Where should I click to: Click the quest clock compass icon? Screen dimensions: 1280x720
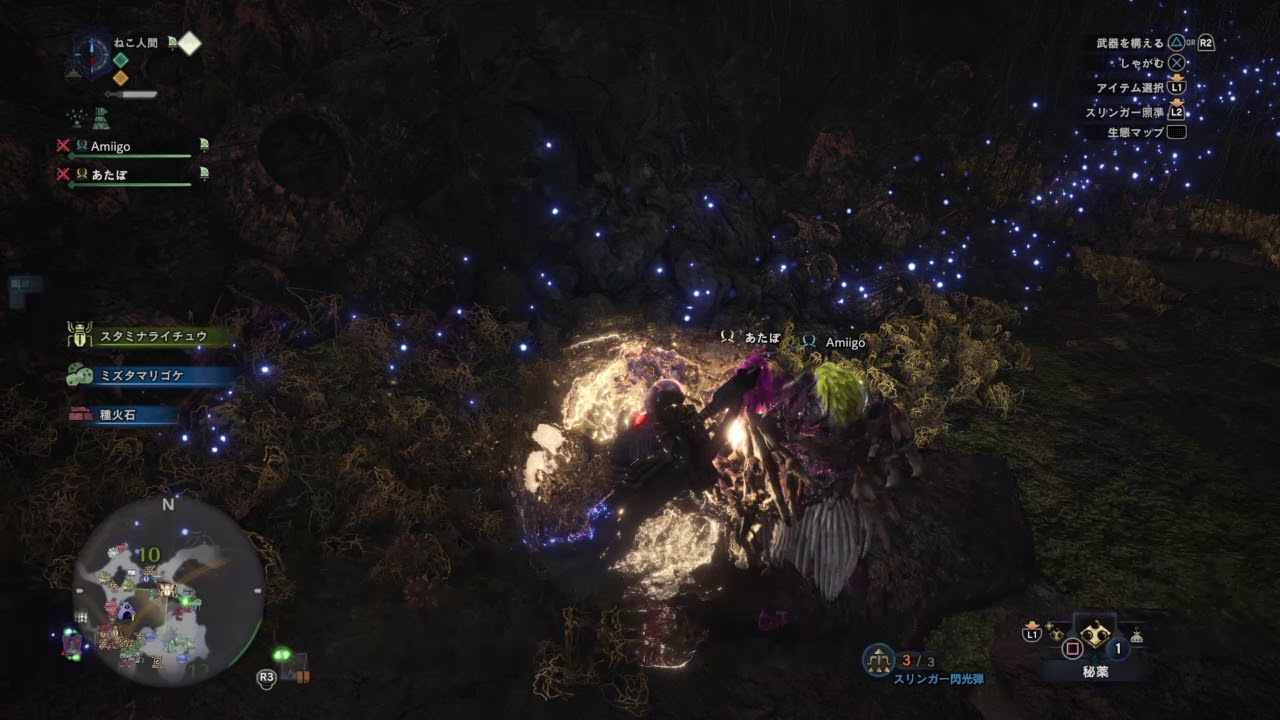[x=91, y=53]
